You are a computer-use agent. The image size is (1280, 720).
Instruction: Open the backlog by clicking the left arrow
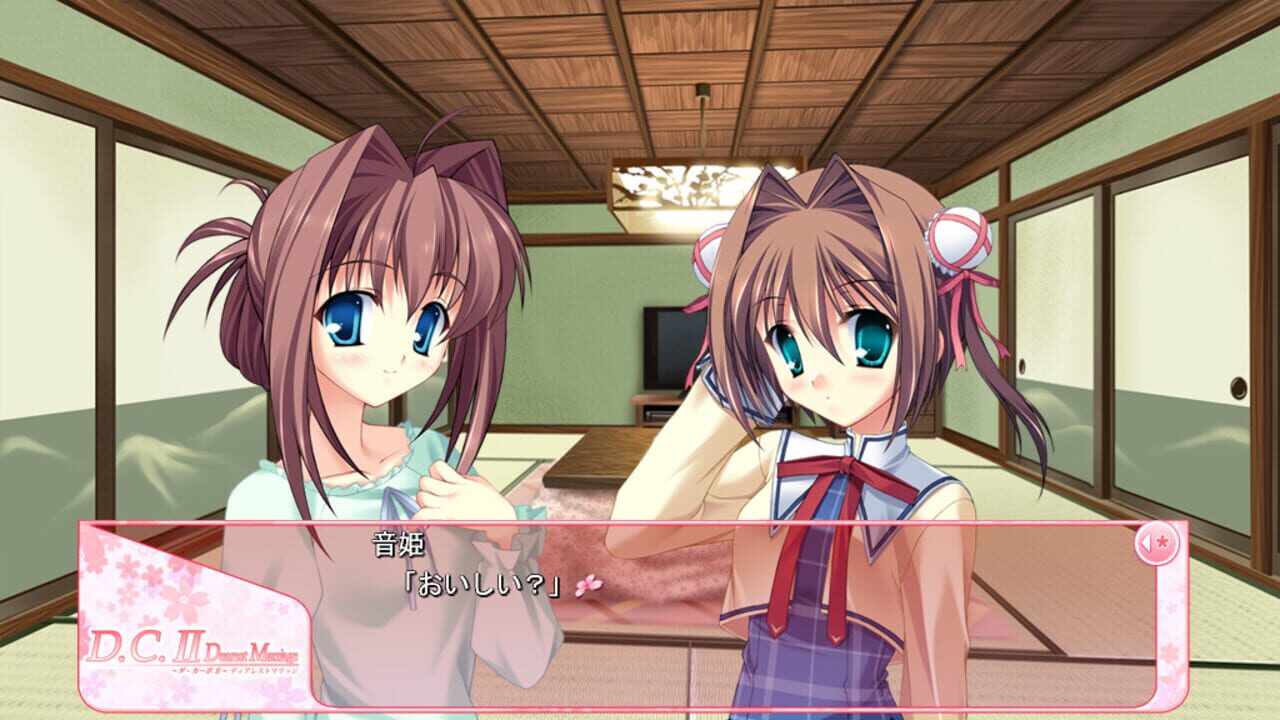(x=1145, y=542)
